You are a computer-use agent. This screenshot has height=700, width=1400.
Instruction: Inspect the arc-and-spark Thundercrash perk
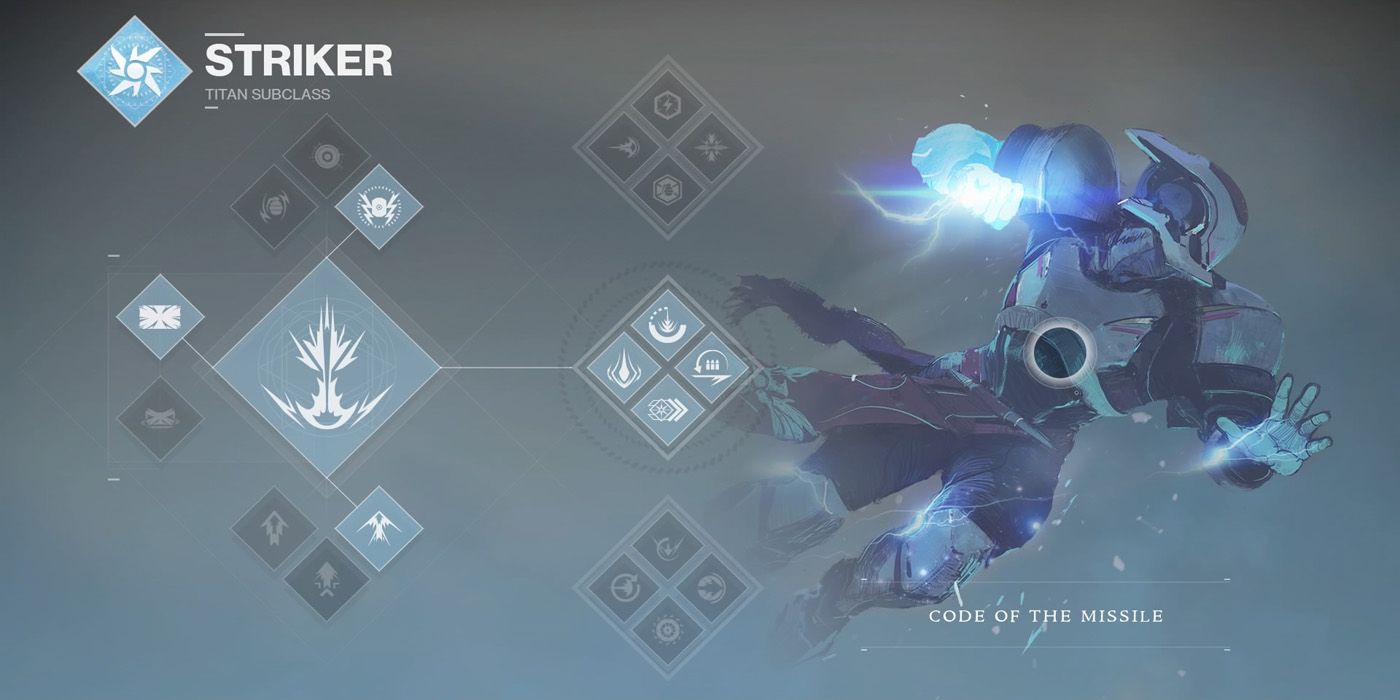click(668, 324)
